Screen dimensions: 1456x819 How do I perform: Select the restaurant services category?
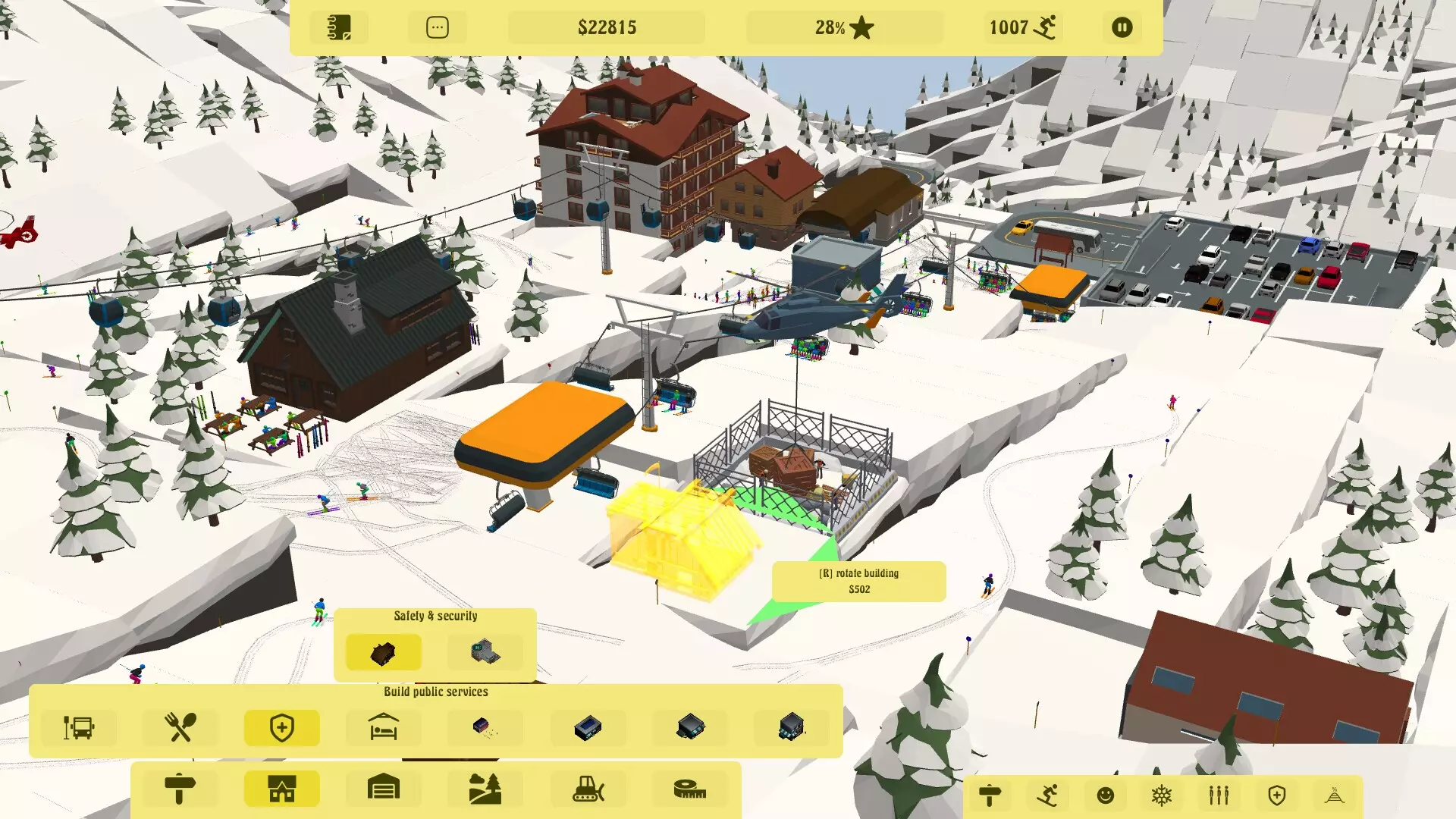(x=180, y=728)
